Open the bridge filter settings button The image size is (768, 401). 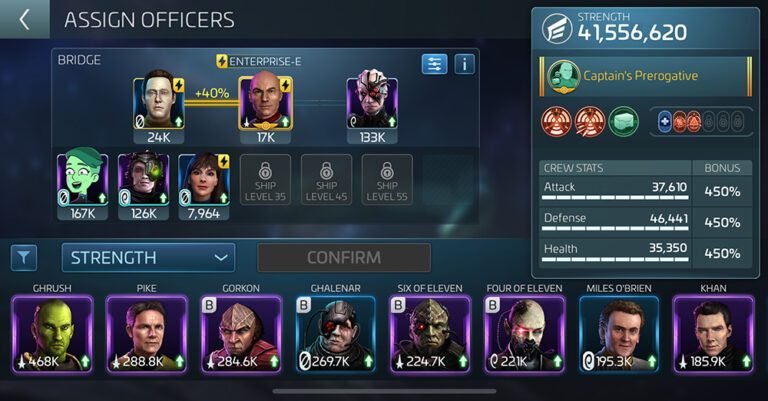pos(434,64)
